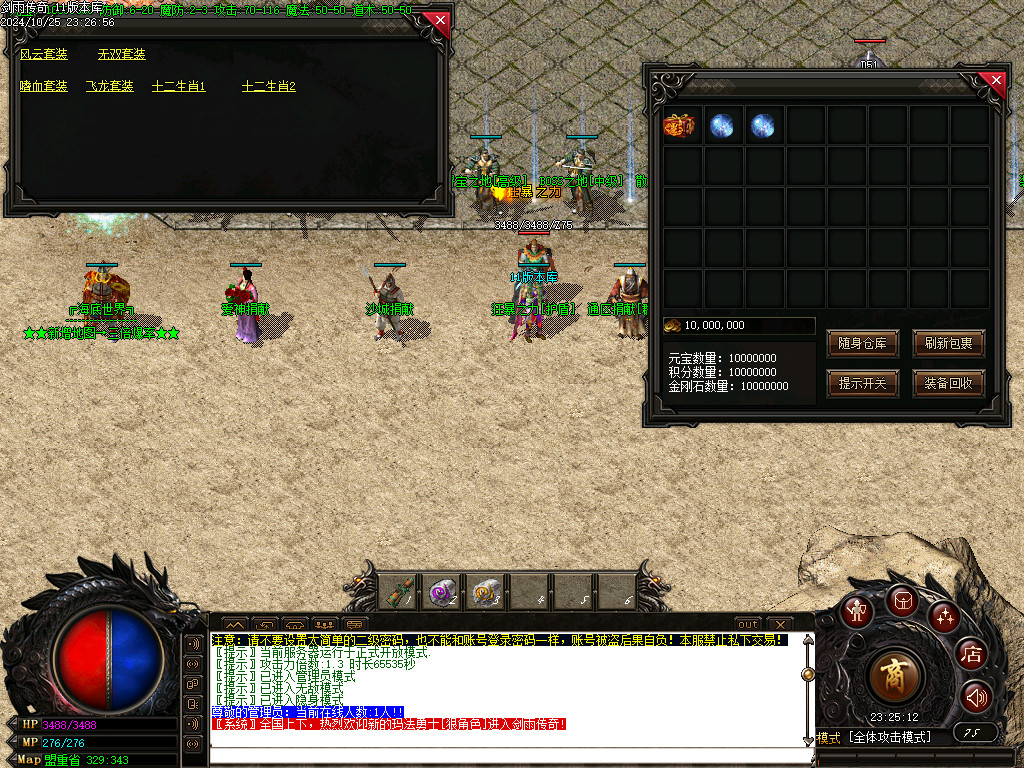Open the 飞龙套装 set link
Screen dimensions: 1024x768
(110, 87)
